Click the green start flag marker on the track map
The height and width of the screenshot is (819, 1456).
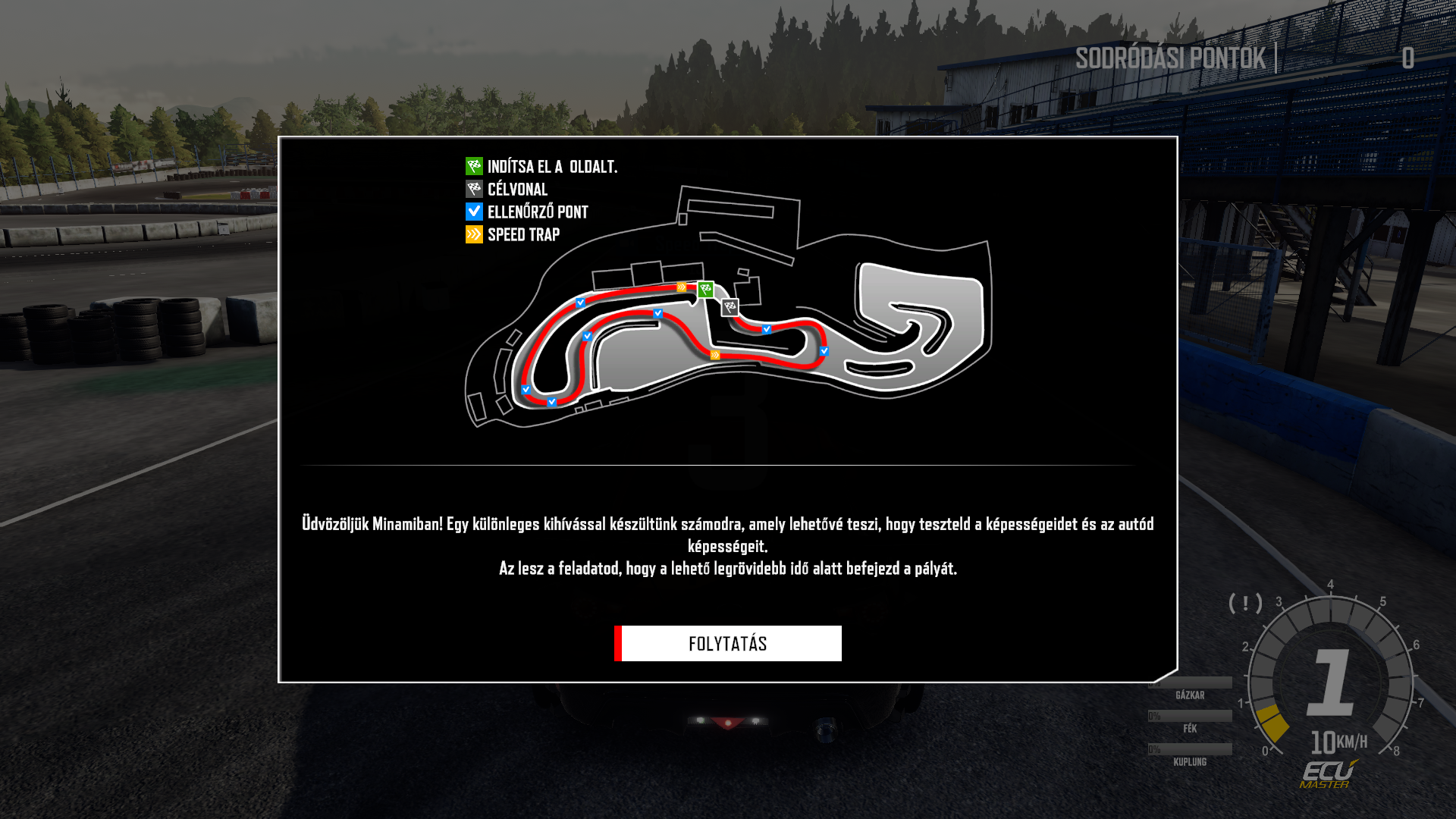706,289
